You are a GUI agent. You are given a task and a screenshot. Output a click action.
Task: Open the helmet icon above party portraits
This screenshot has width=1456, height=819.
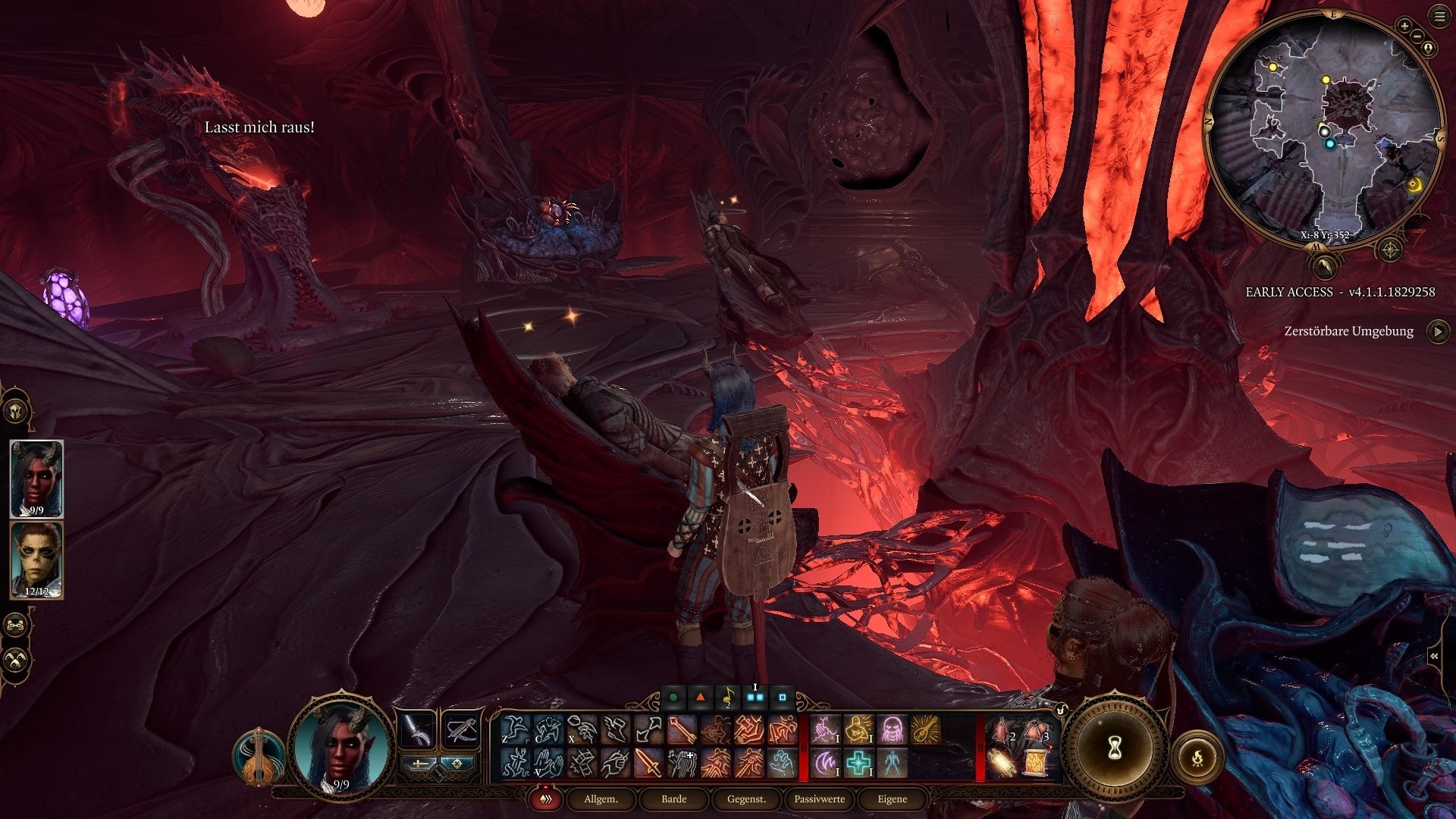point(16,410)
